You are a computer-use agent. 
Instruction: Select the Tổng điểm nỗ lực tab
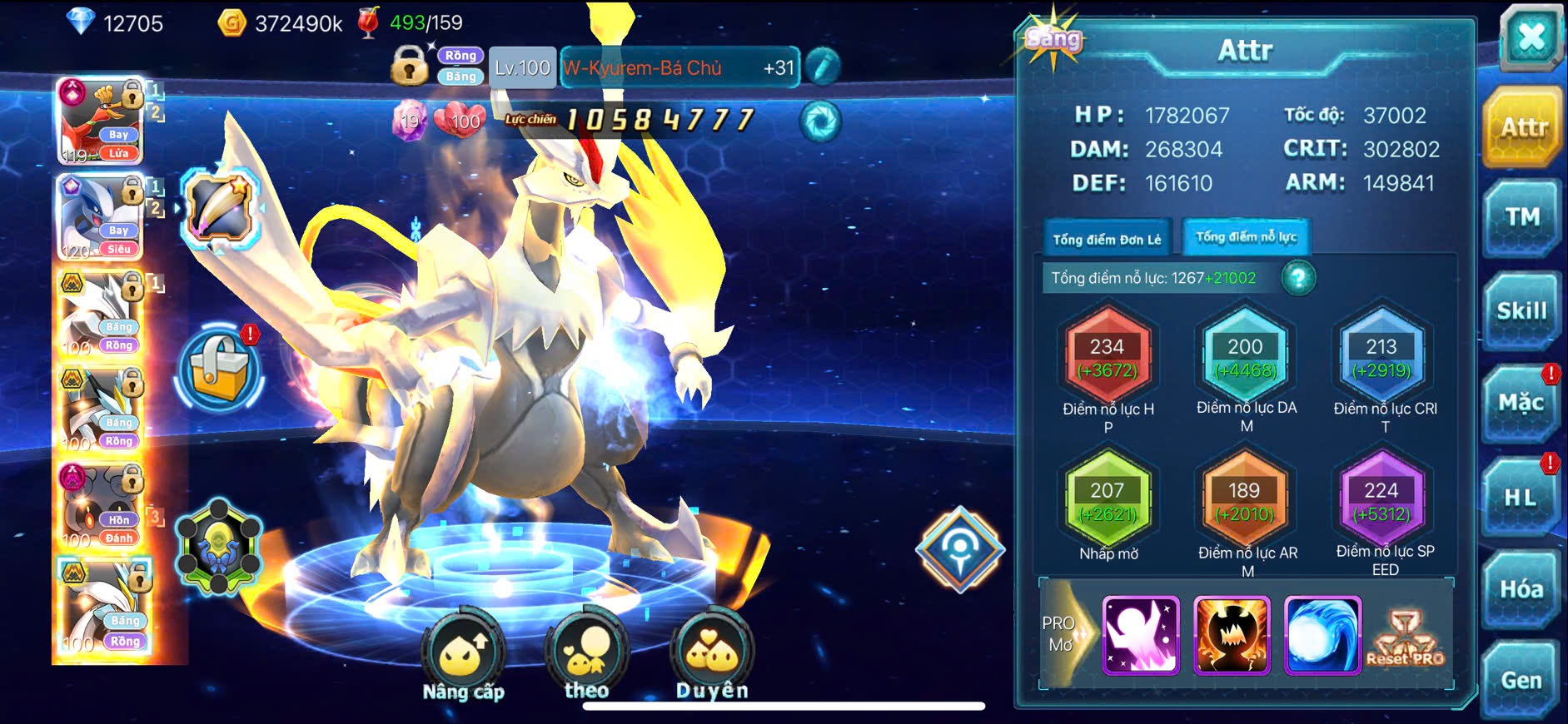point(1246,237)
